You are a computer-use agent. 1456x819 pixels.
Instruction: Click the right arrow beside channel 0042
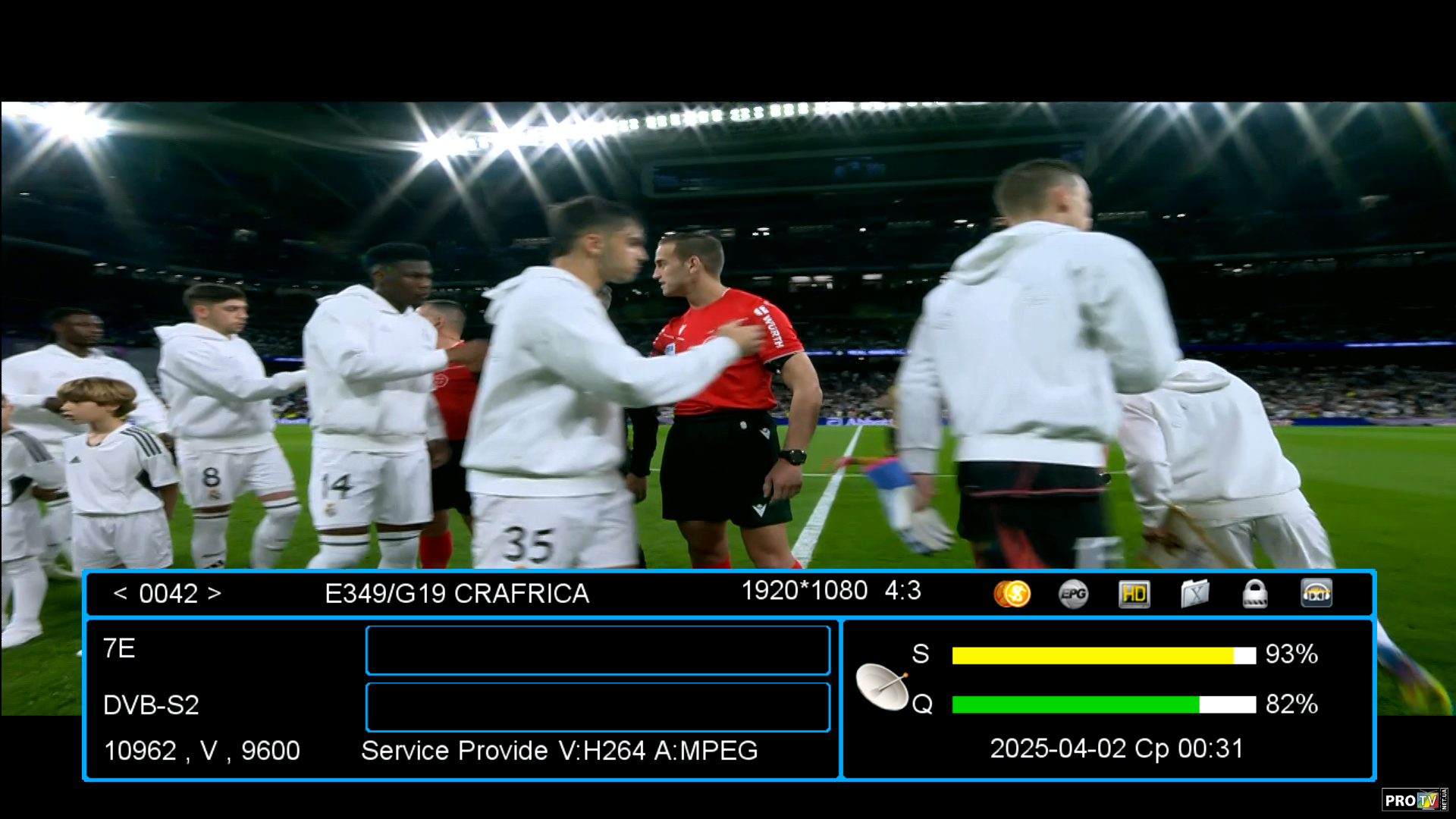(x=215, y=593)
